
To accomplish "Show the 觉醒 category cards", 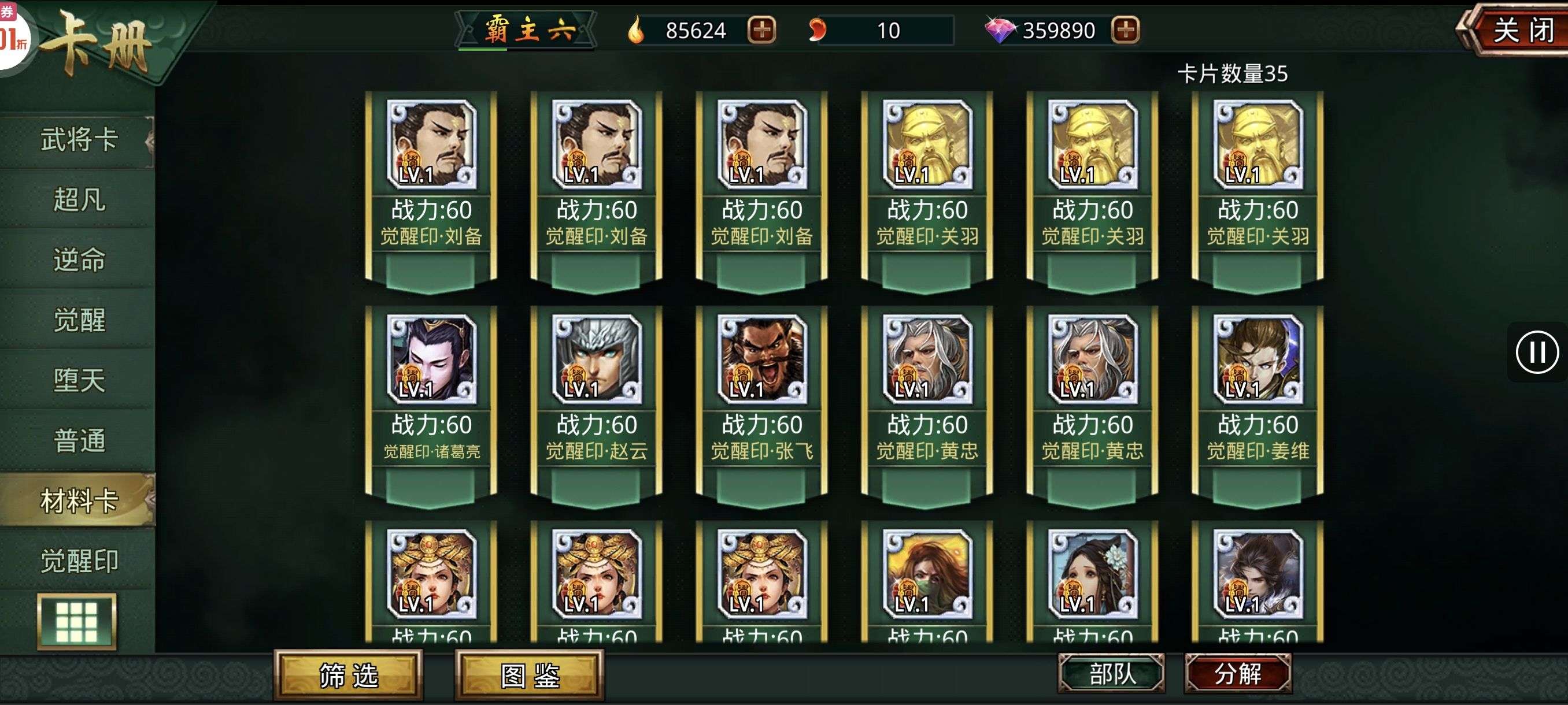I will tap(79, 320).
